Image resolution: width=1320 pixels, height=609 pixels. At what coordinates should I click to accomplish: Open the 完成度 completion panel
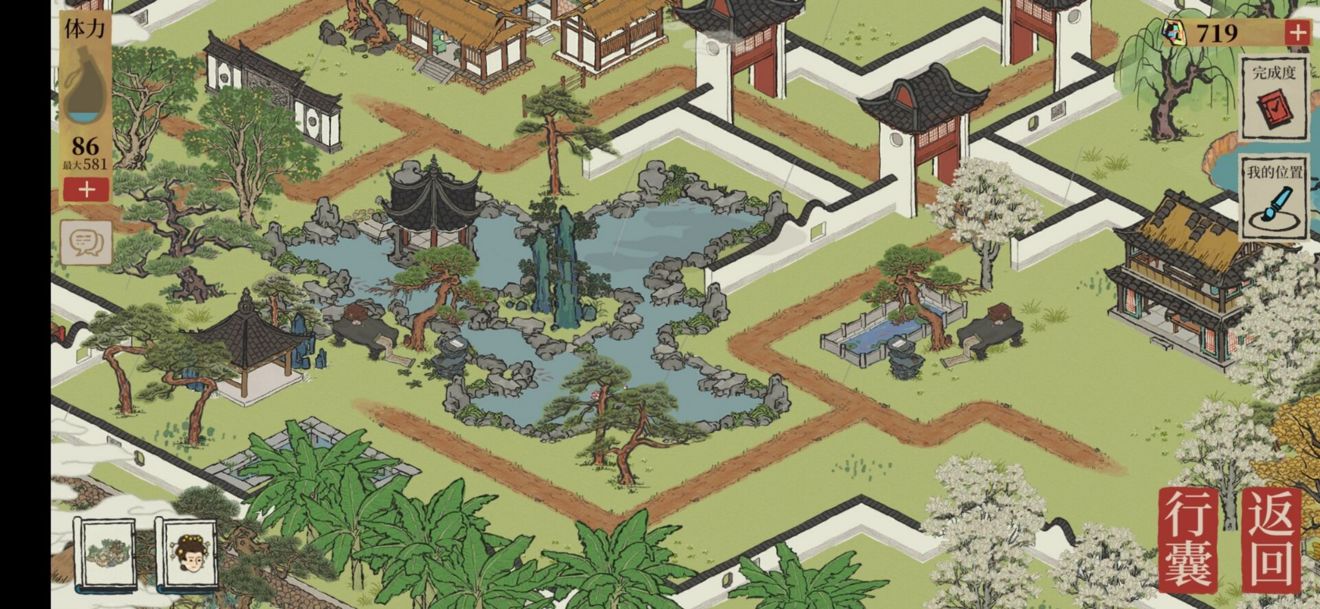1273,98
